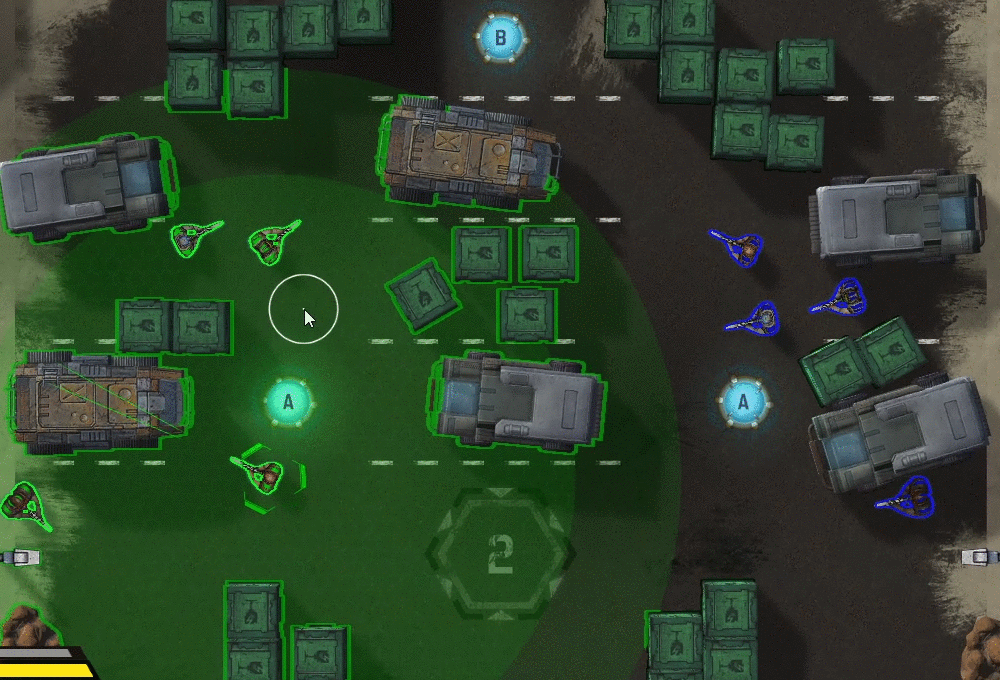
Task: Select the objective B marker
Action: (501, 40)
